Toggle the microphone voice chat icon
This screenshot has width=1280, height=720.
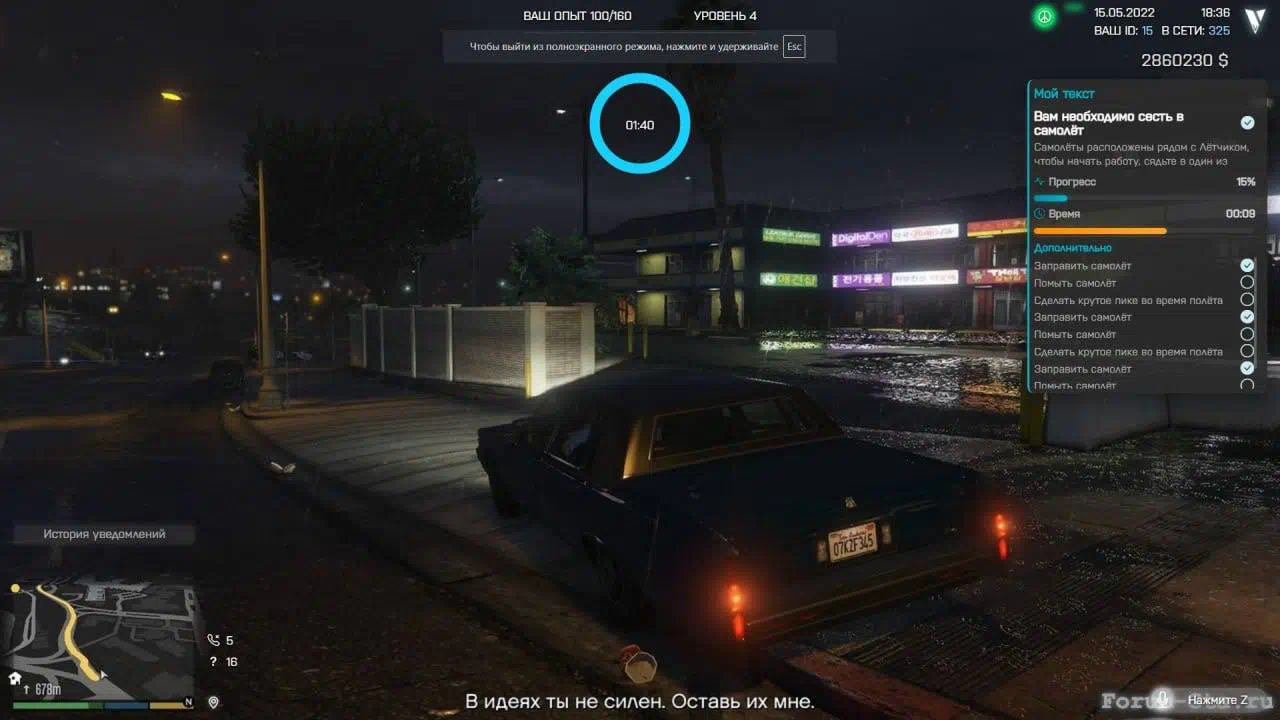[1161, 699]
